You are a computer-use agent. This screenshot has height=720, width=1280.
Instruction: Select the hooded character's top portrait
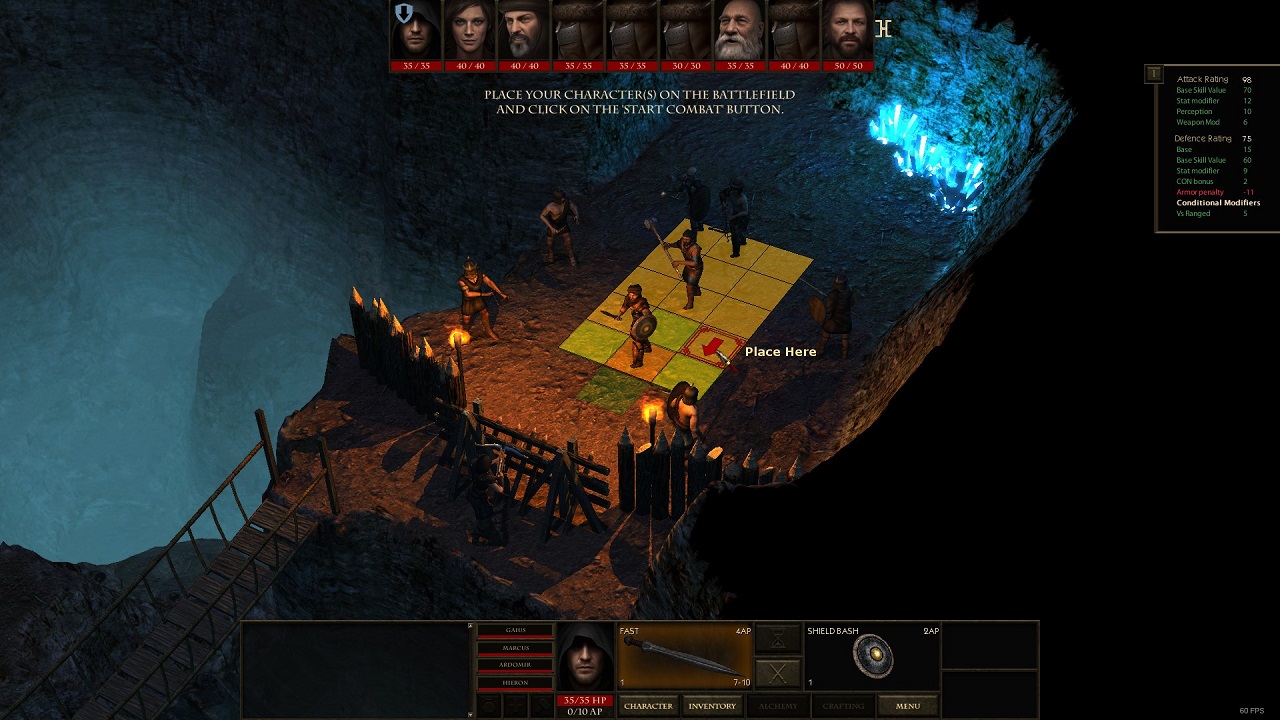tap(416, 31)
